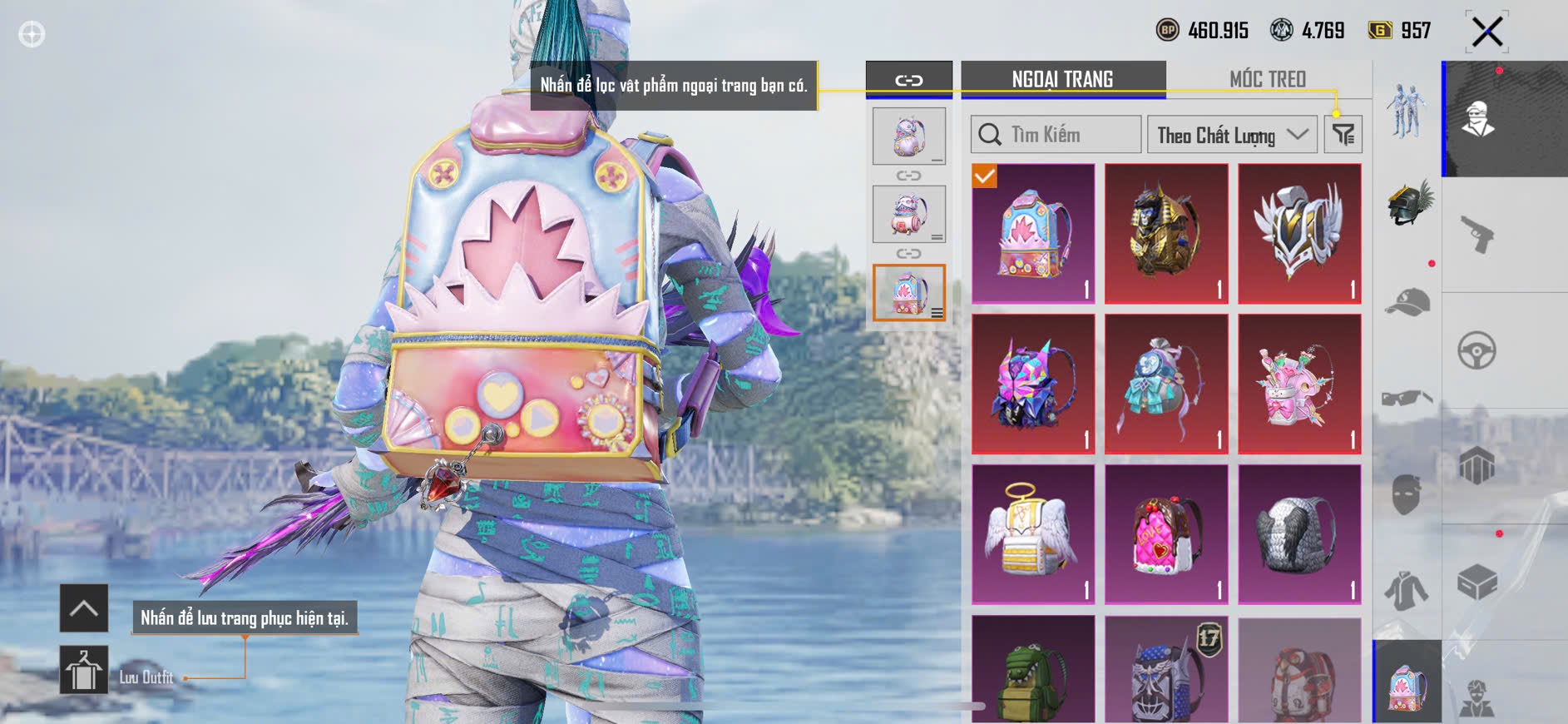Viewport: 1568px width, 724px height.
Task: Select the green crocodile backpack
Action: pyautogui.click(x=1033, y=671)
